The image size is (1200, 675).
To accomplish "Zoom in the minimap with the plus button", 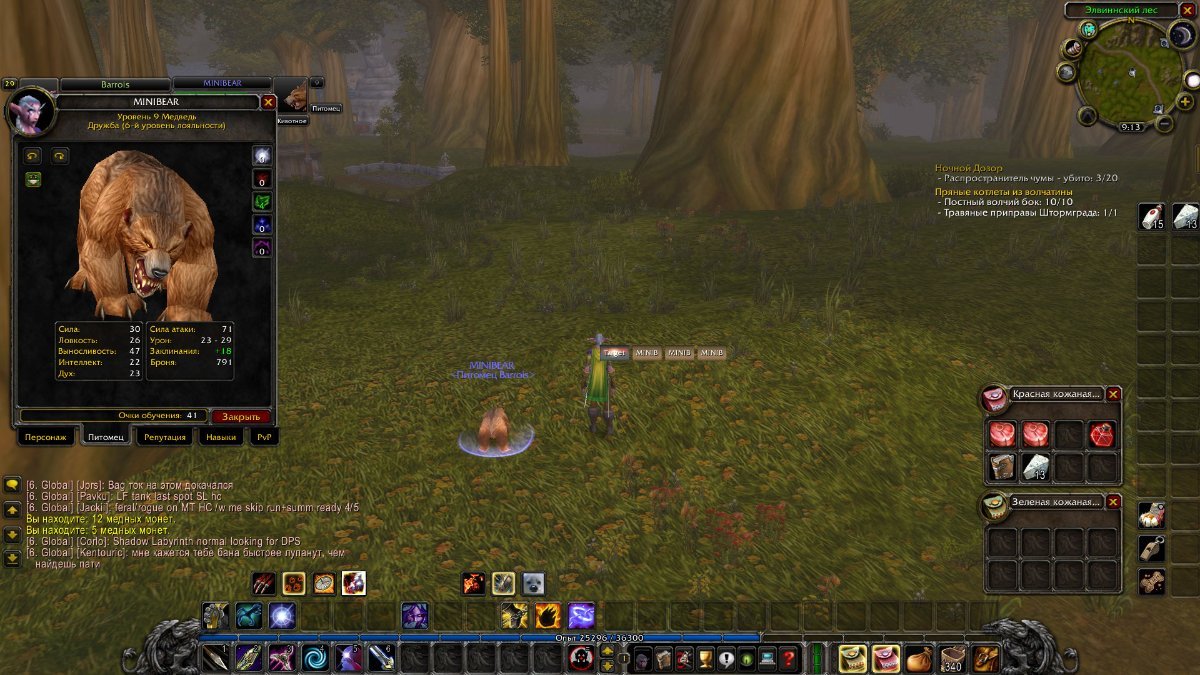I will pos(1184,102).
